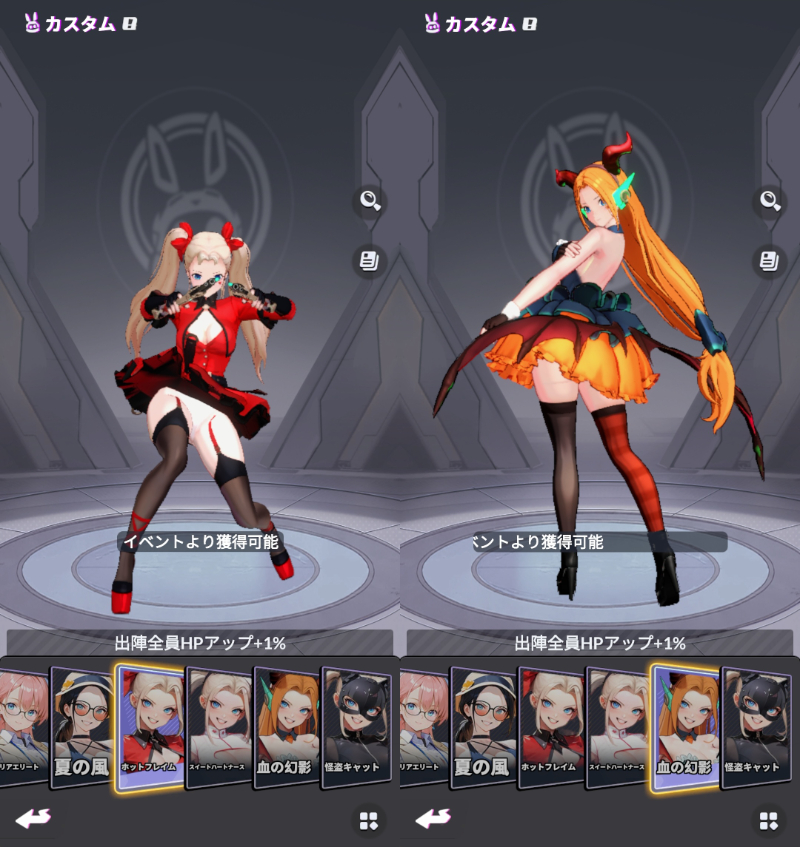800x847 pixels.
Task: Open grid menu button below the highlighted ホットフレイム row
Action: click(369, 821)
